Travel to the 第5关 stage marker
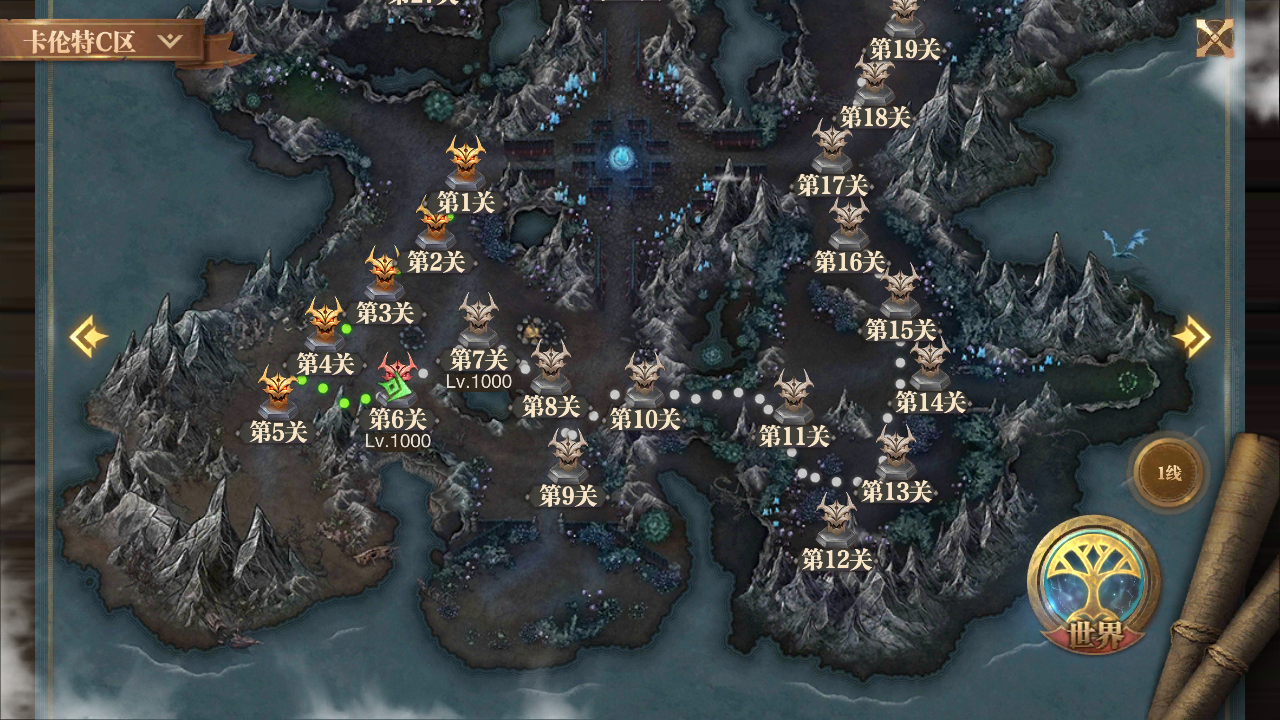The image size is (1280, 720). tap(278, 393)
